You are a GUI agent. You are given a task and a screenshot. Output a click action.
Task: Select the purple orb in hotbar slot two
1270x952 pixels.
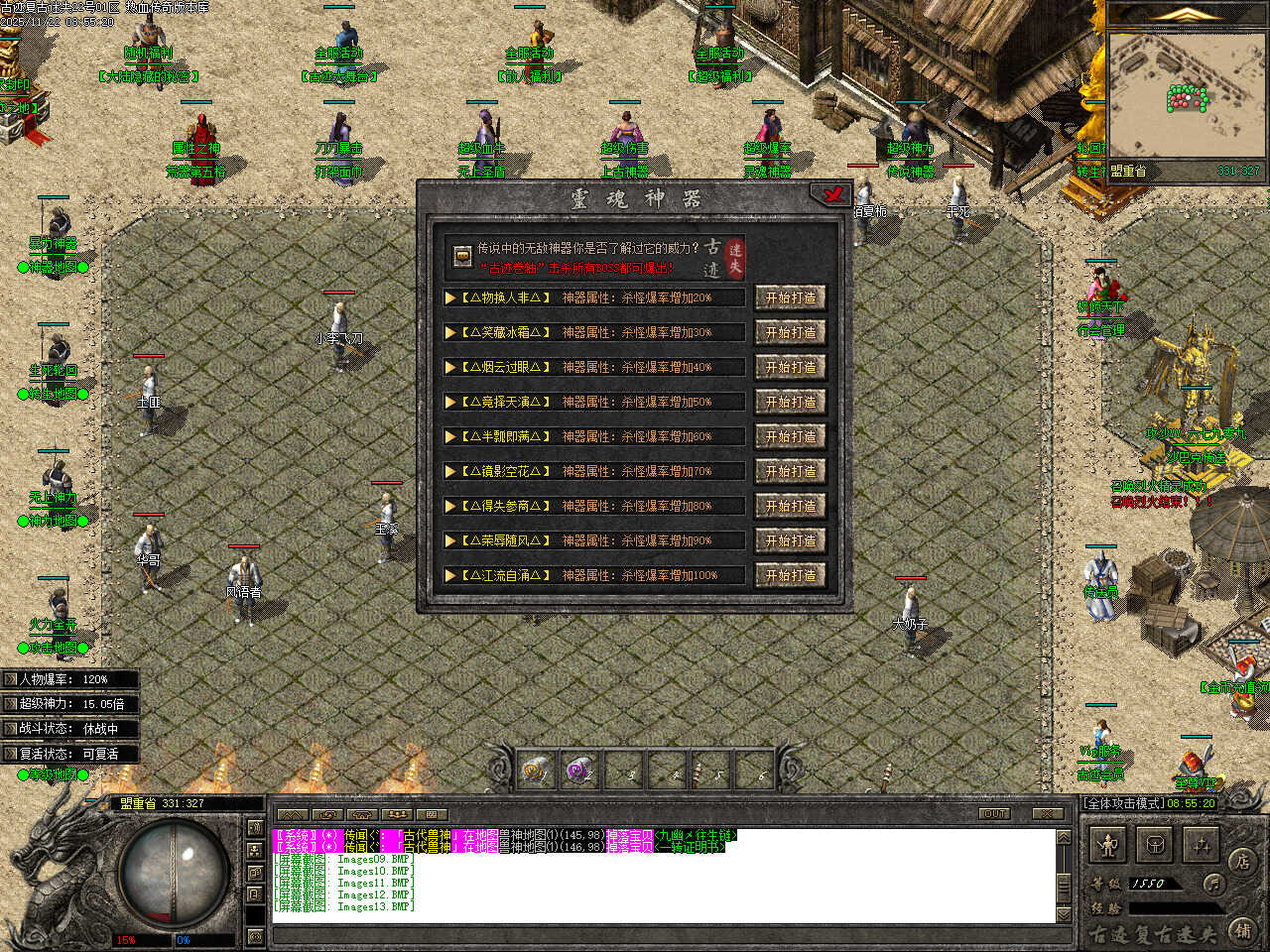[580, 770]
